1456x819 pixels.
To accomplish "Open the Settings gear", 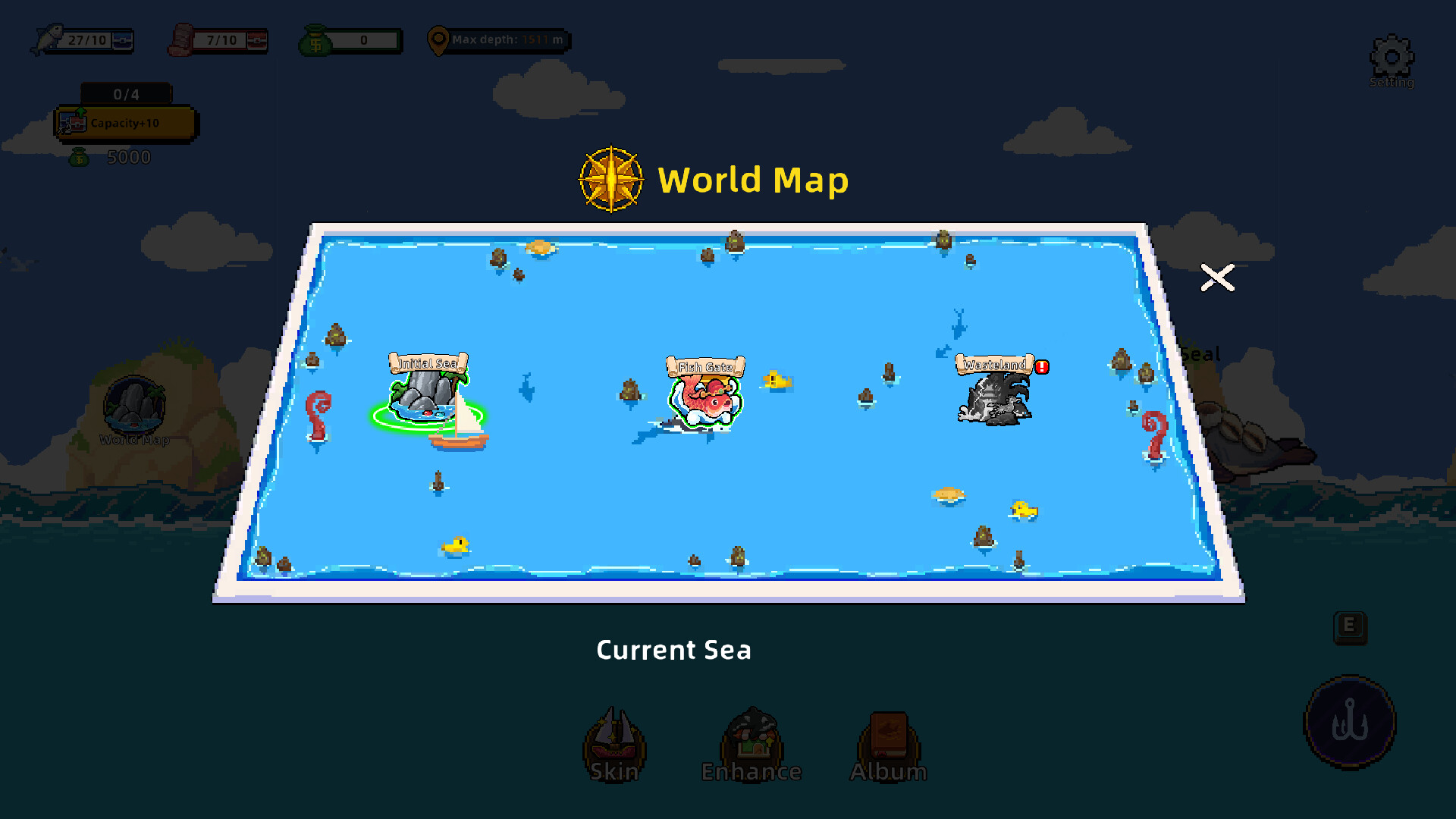I will pyautogui.click(x=1392, y=57).
